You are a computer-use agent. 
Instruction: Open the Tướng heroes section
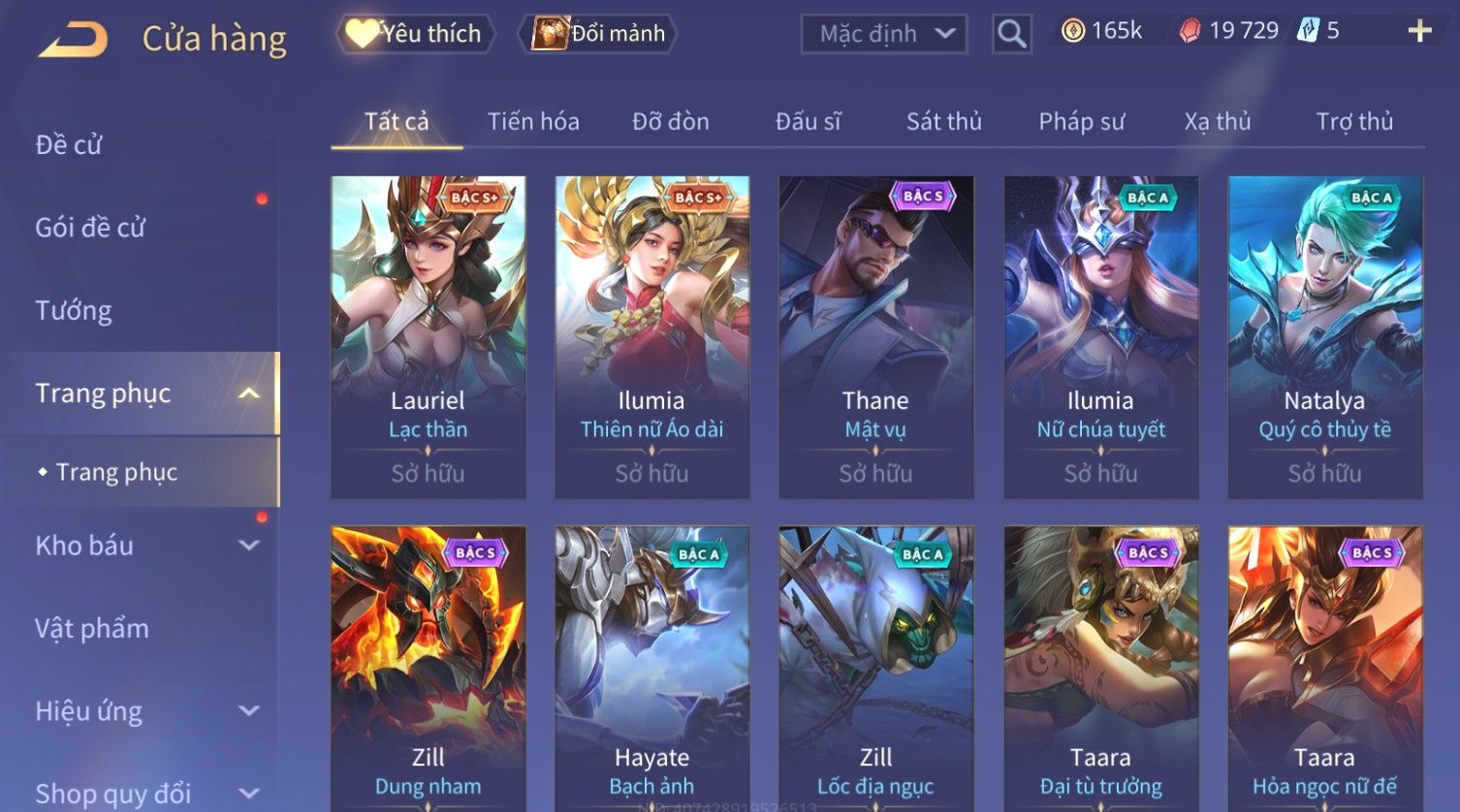pos(74,311)
